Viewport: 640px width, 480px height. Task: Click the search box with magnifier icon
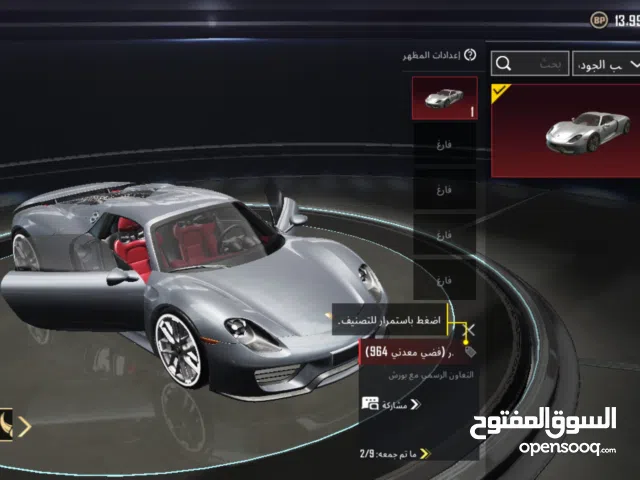[530, 64]
